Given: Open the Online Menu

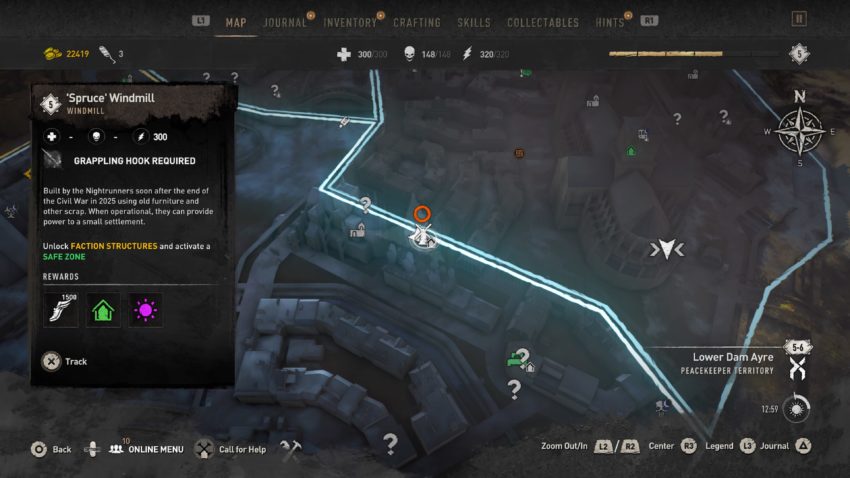Looking at the screenshot, I should pyautogui.click(x=147, y=450).
